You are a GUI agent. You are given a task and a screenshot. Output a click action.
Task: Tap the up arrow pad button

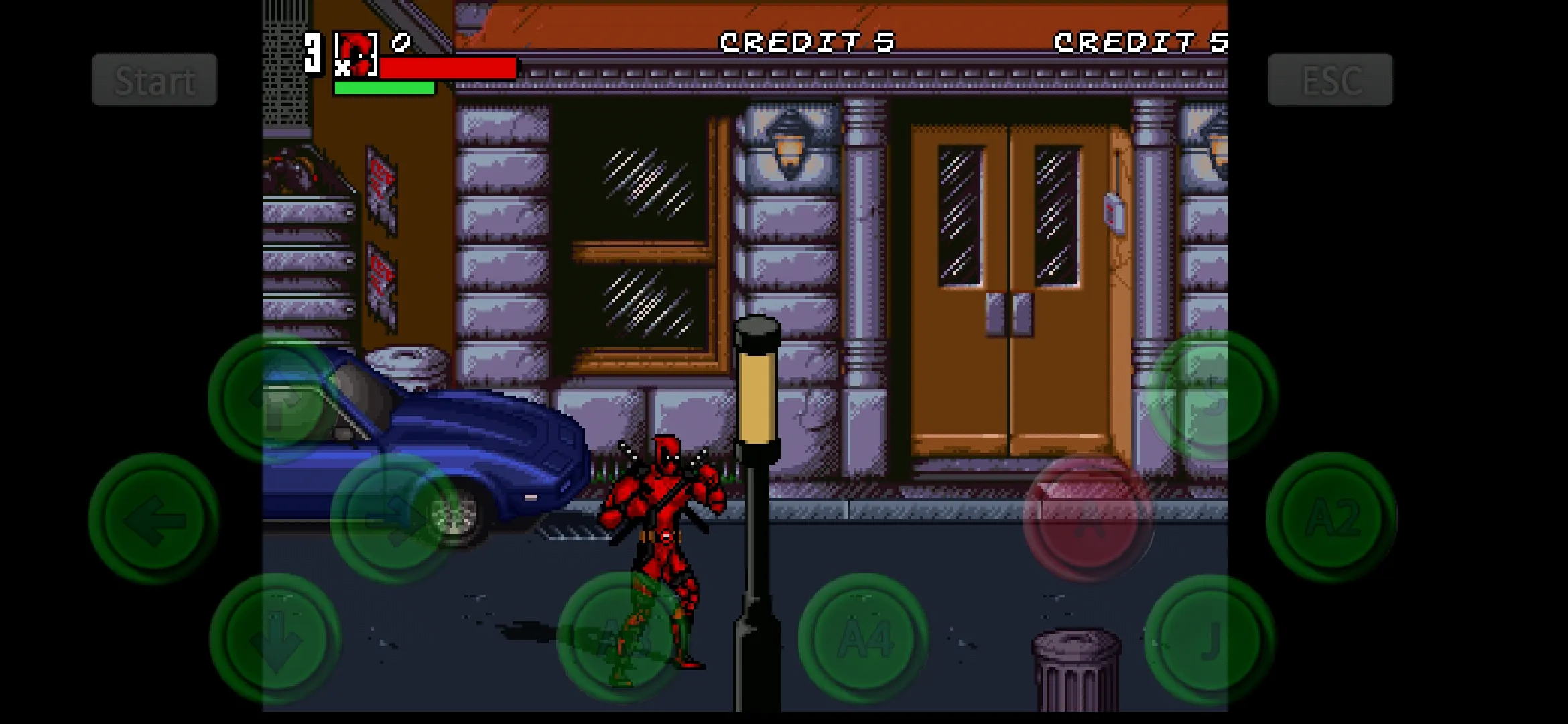click(274, 398)
